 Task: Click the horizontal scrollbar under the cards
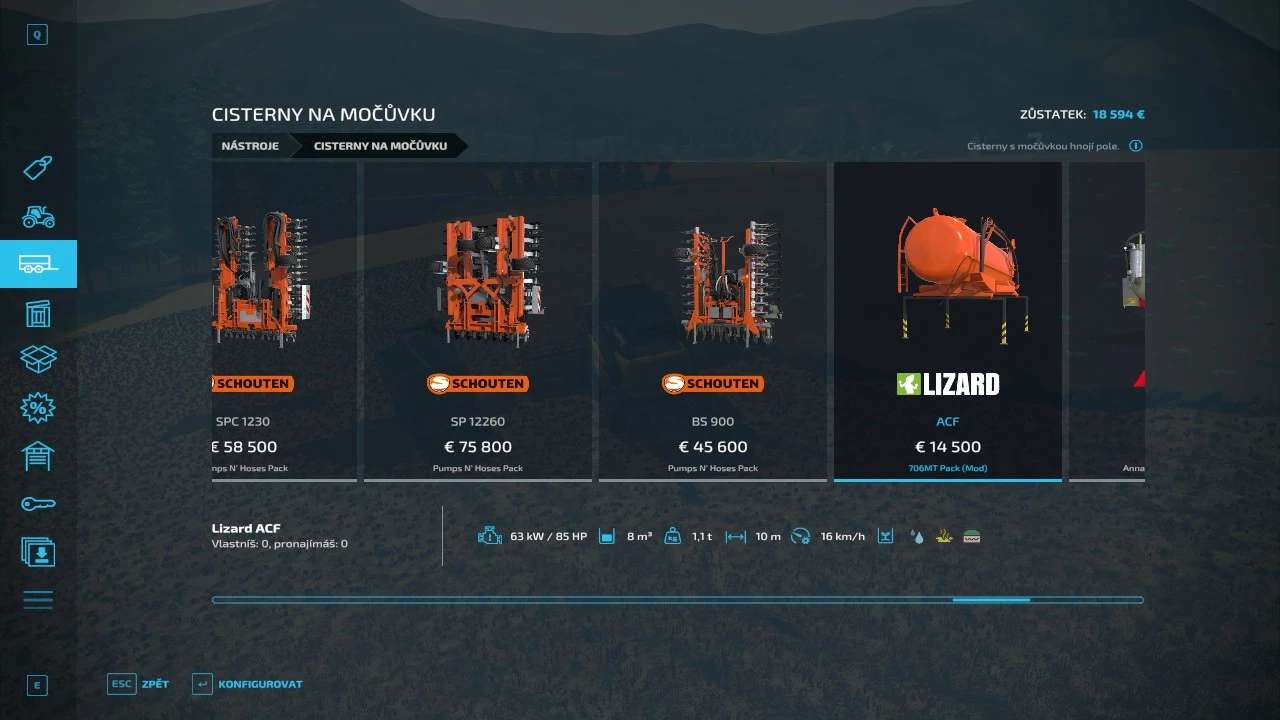tap(677, 600)
